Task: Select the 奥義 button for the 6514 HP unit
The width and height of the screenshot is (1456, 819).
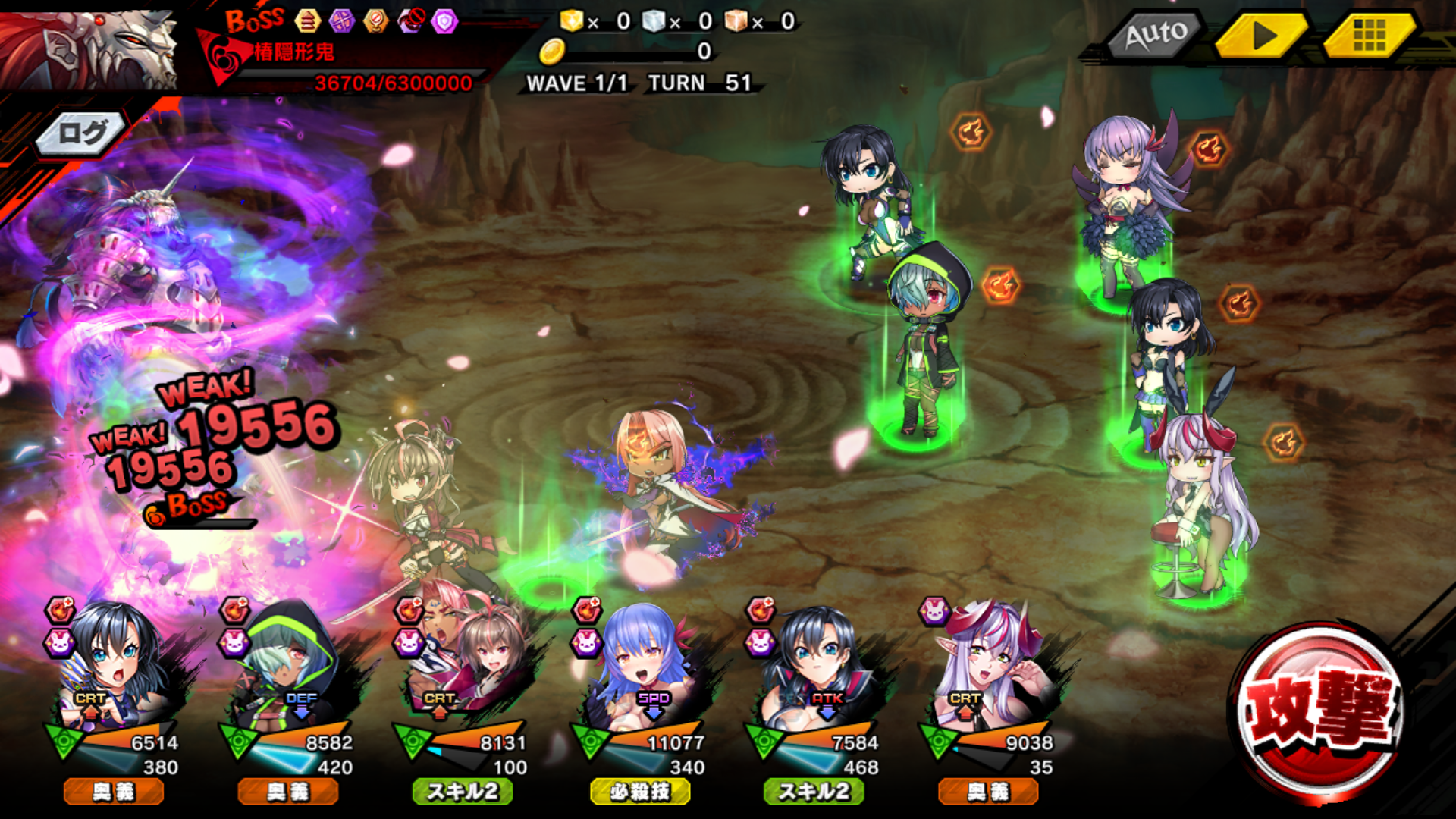Action: 114,792
